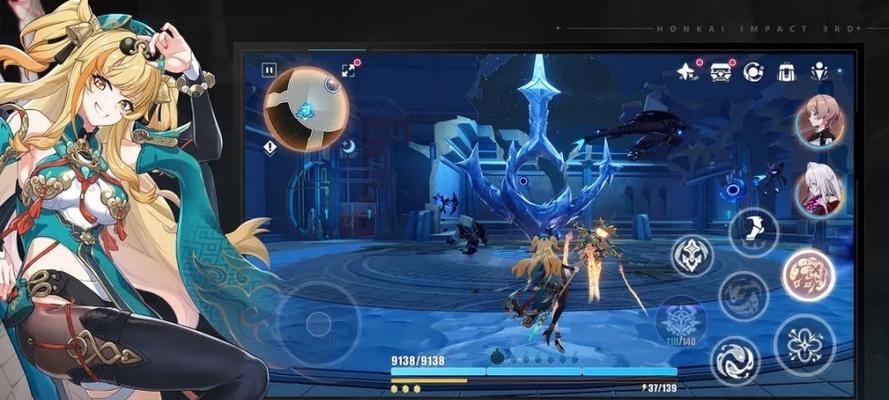Open the circular minimap
The width and height of the screenshot is (889, 400).
coord(306,108)
